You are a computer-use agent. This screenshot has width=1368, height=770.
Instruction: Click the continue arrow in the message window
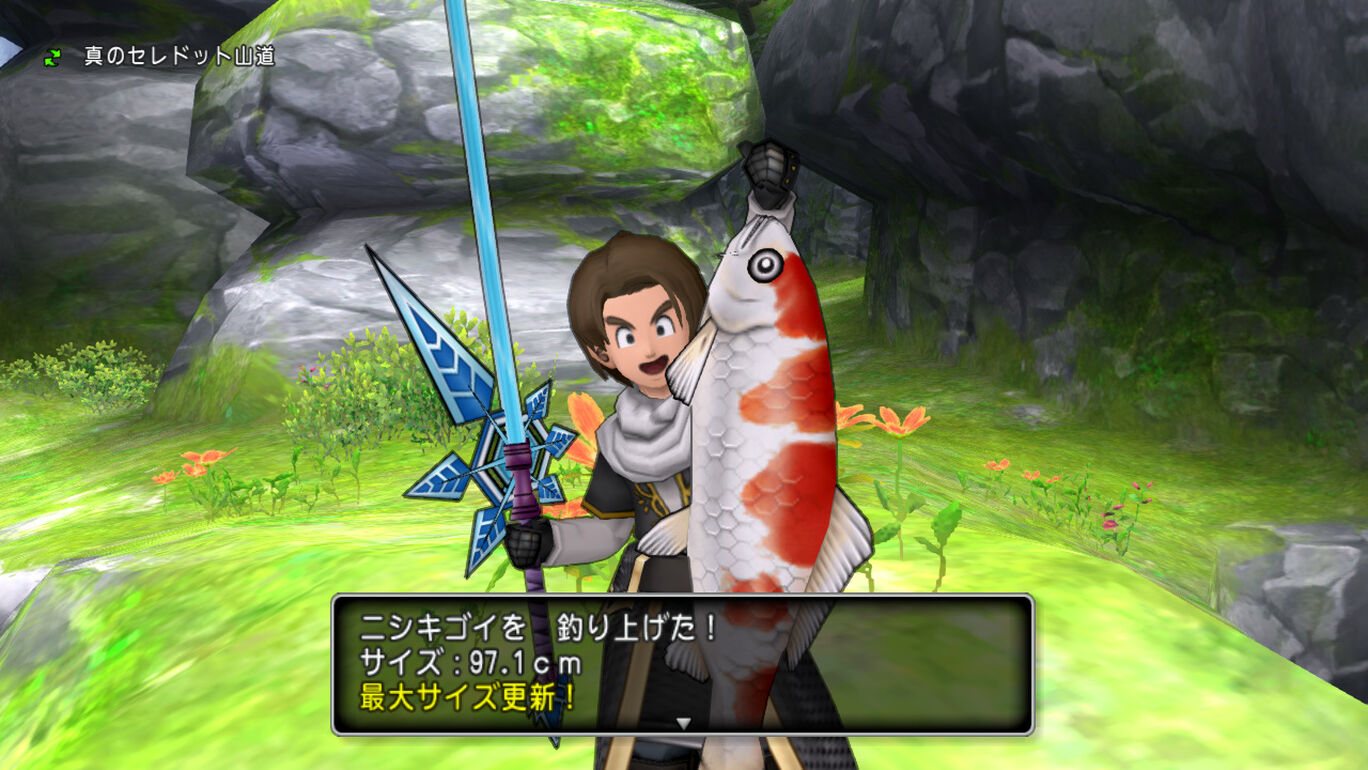pyautogui.click(x=683, y=722)
